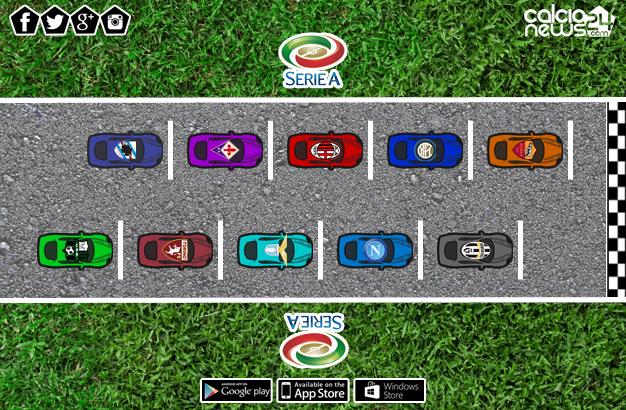The image size is (626, 410).
Task: Open the App Store download badge
Action: click(312, 390)
